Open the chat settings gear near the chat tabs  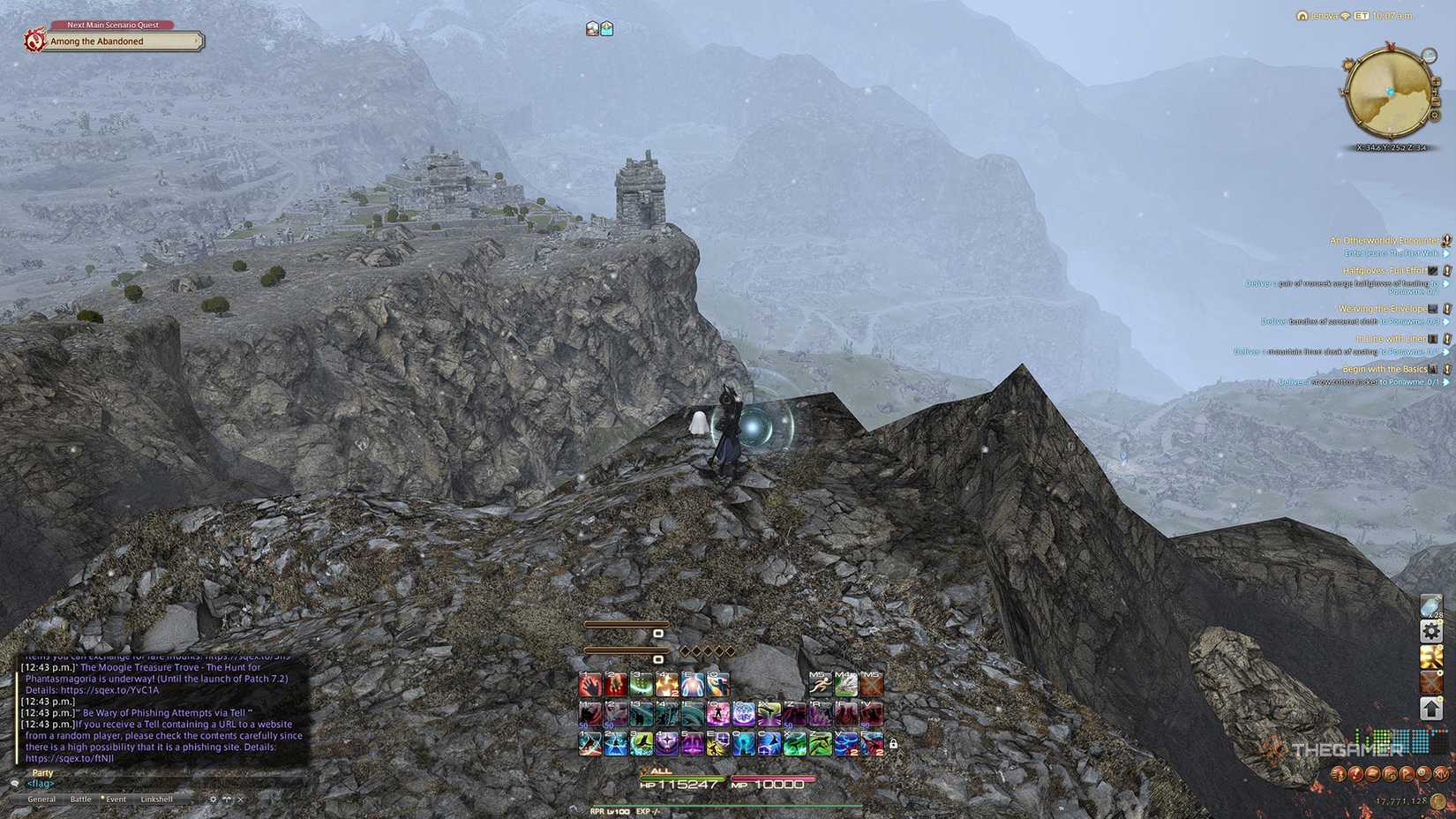(214, 800)
